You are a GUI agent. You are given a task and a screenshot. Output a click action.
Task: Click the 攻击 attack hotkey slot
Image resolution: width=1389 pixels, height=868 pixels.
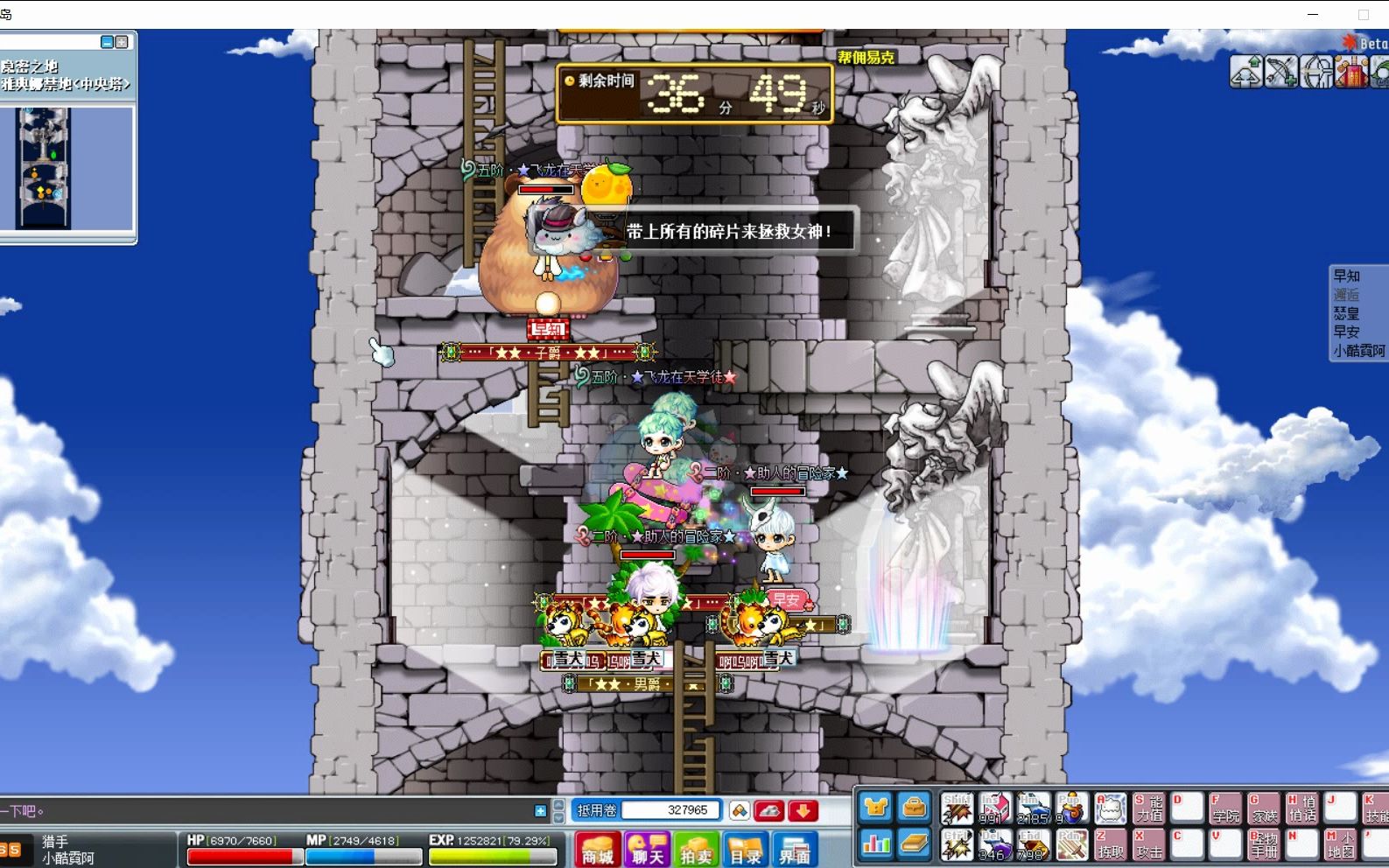(x=1148, y=844)
